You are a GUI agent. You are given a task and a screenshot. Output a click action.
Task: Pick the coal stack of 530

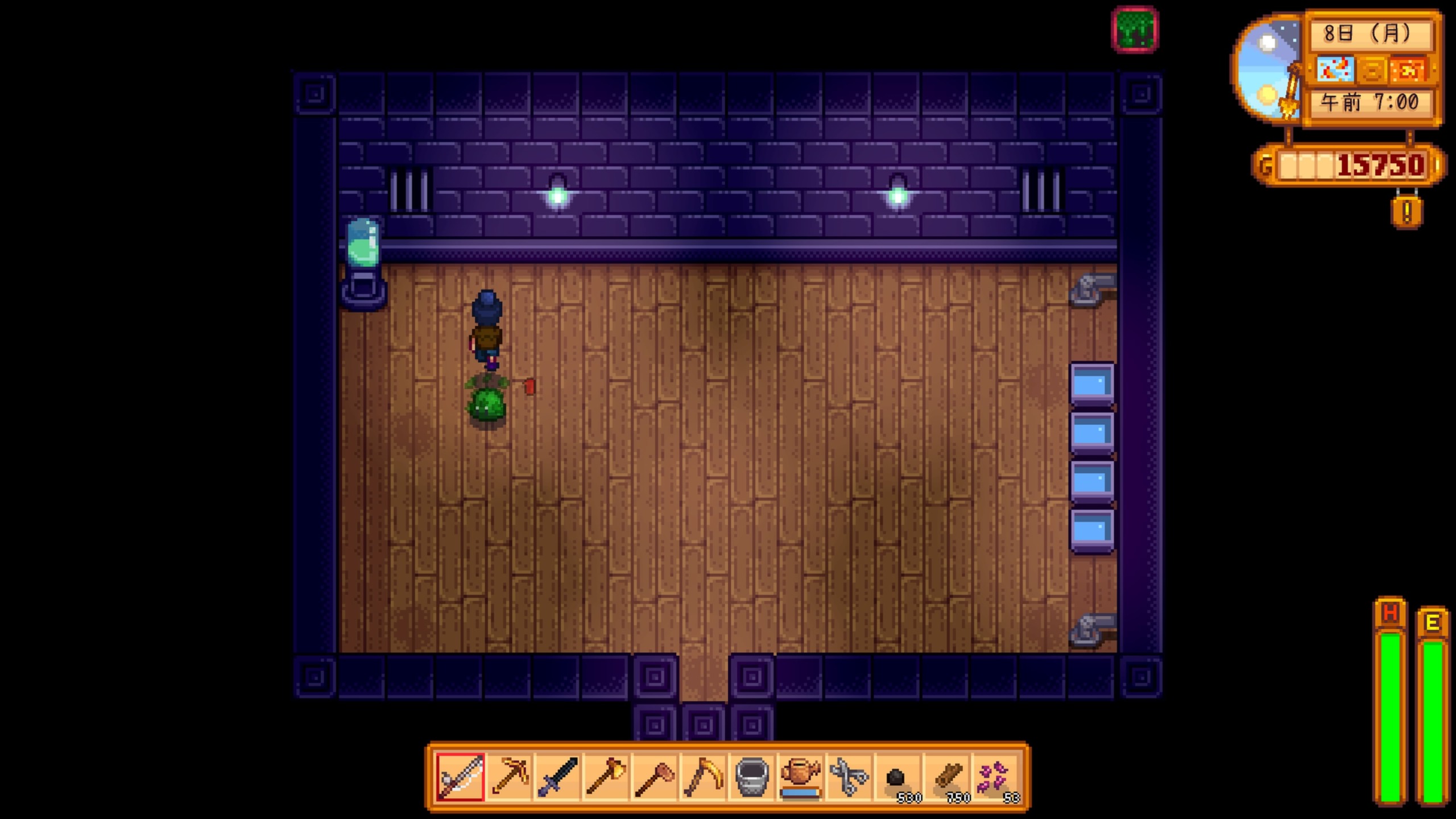tap(898, 777)
